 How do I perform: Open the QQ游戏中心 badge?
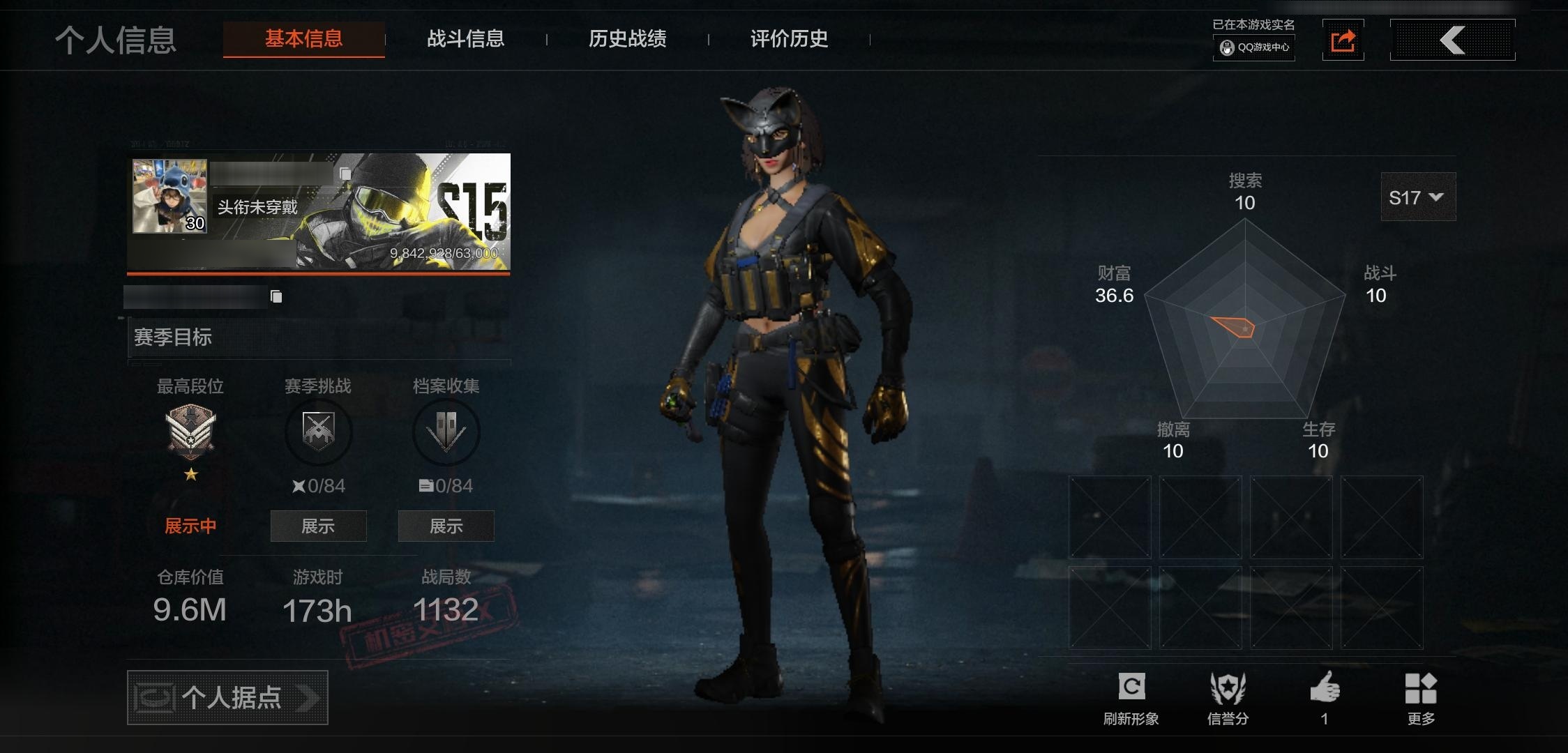pos(1254,47)
